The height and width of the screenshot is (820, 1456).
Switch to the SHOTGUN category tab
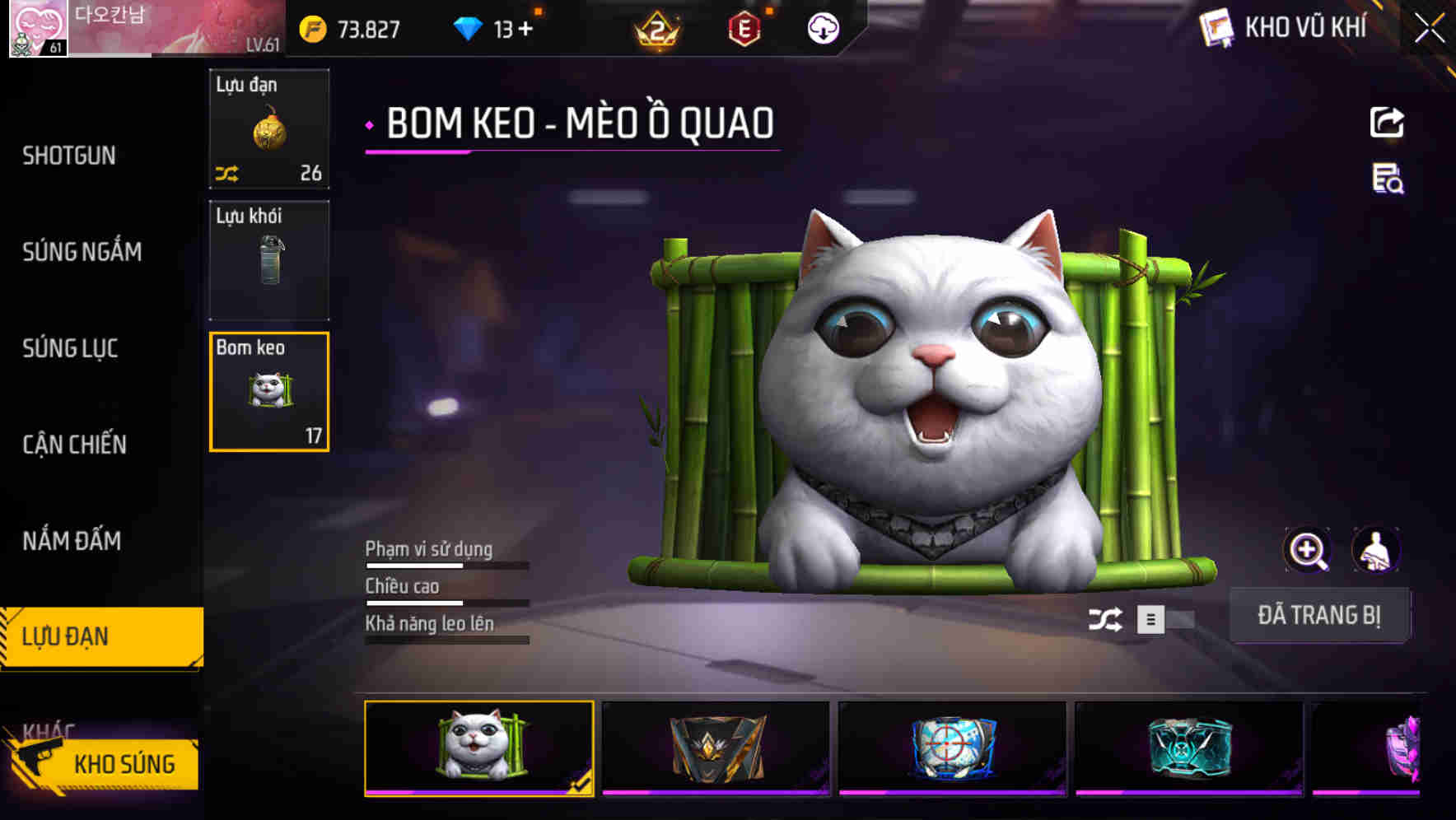[x=66, y=156]
